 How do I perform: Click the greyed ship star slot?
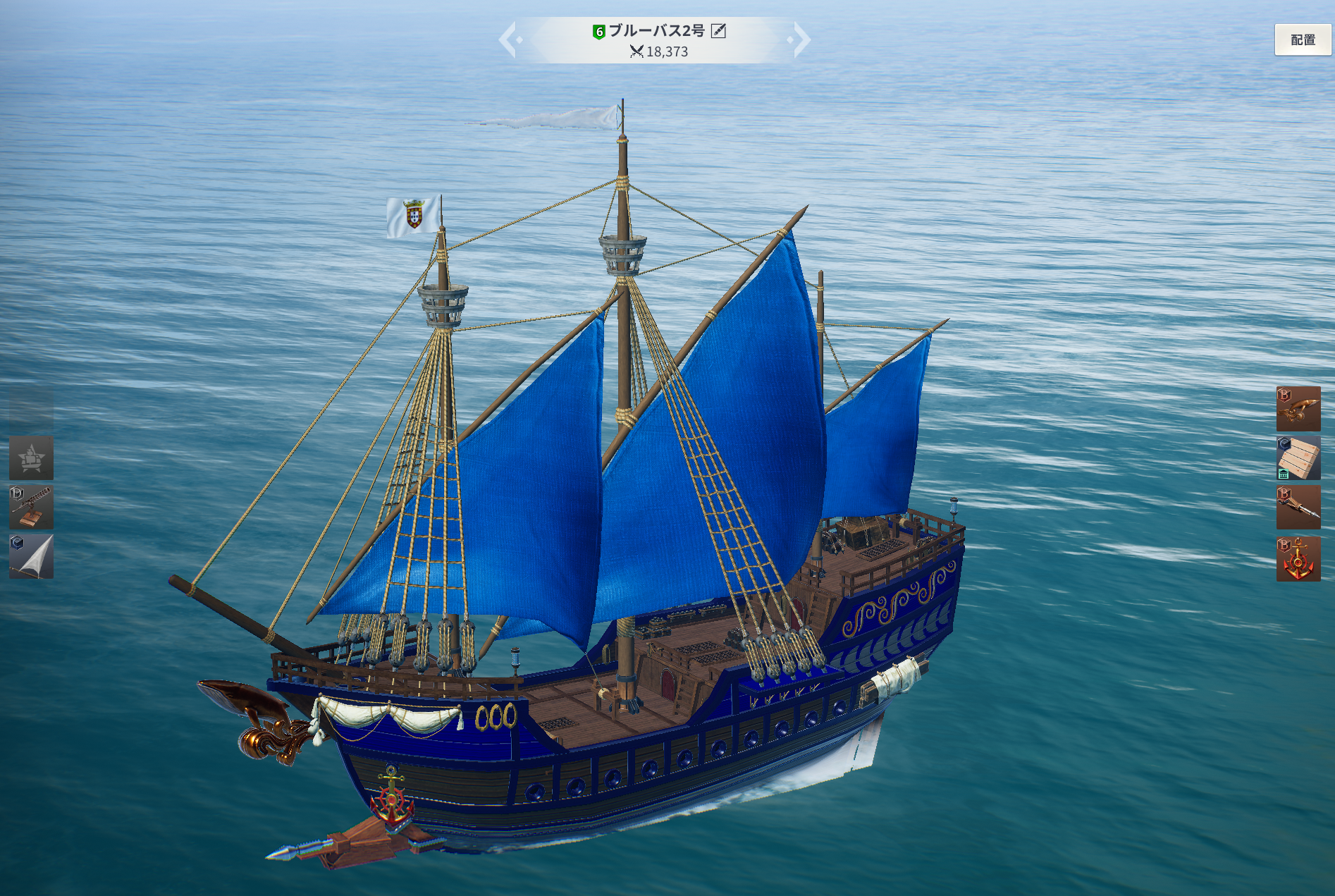point(31,458)
